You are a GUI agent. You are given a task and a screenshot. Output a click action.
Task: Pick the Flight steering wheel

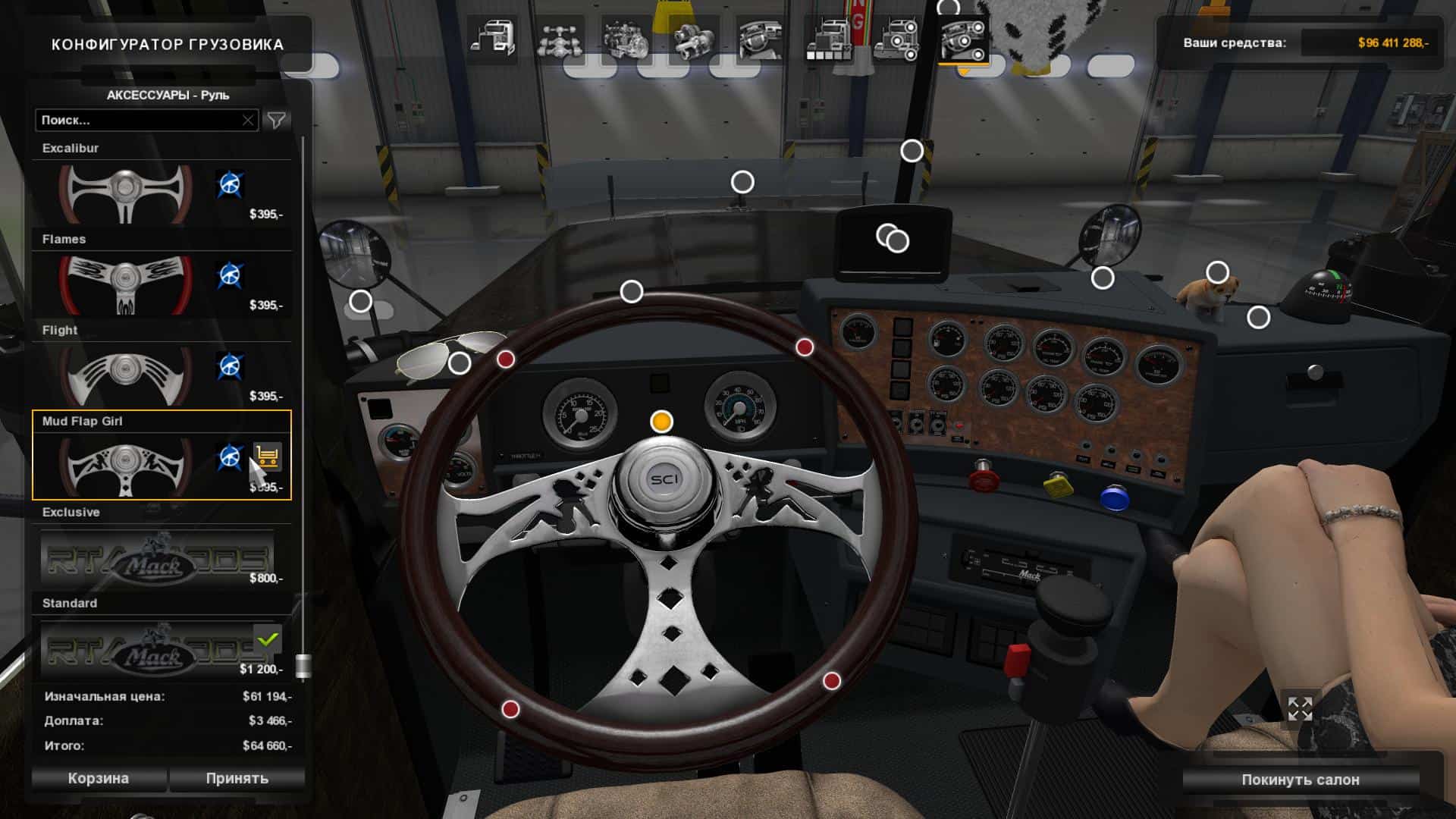[x=126, y=376]
